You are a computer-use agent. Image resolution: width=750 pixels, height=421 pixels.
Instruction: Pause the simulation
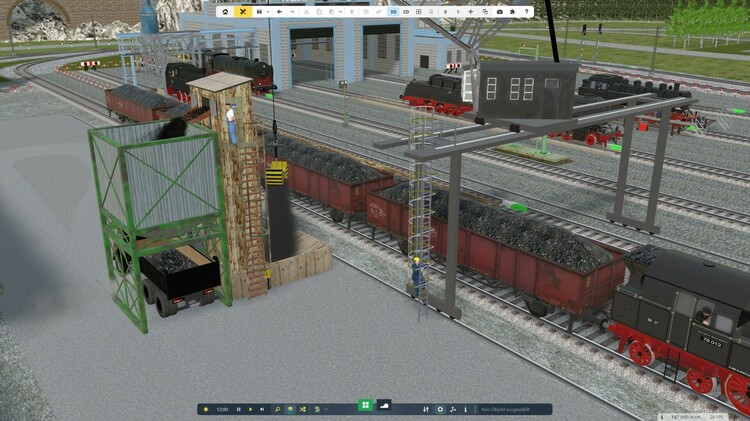point(238,409)
